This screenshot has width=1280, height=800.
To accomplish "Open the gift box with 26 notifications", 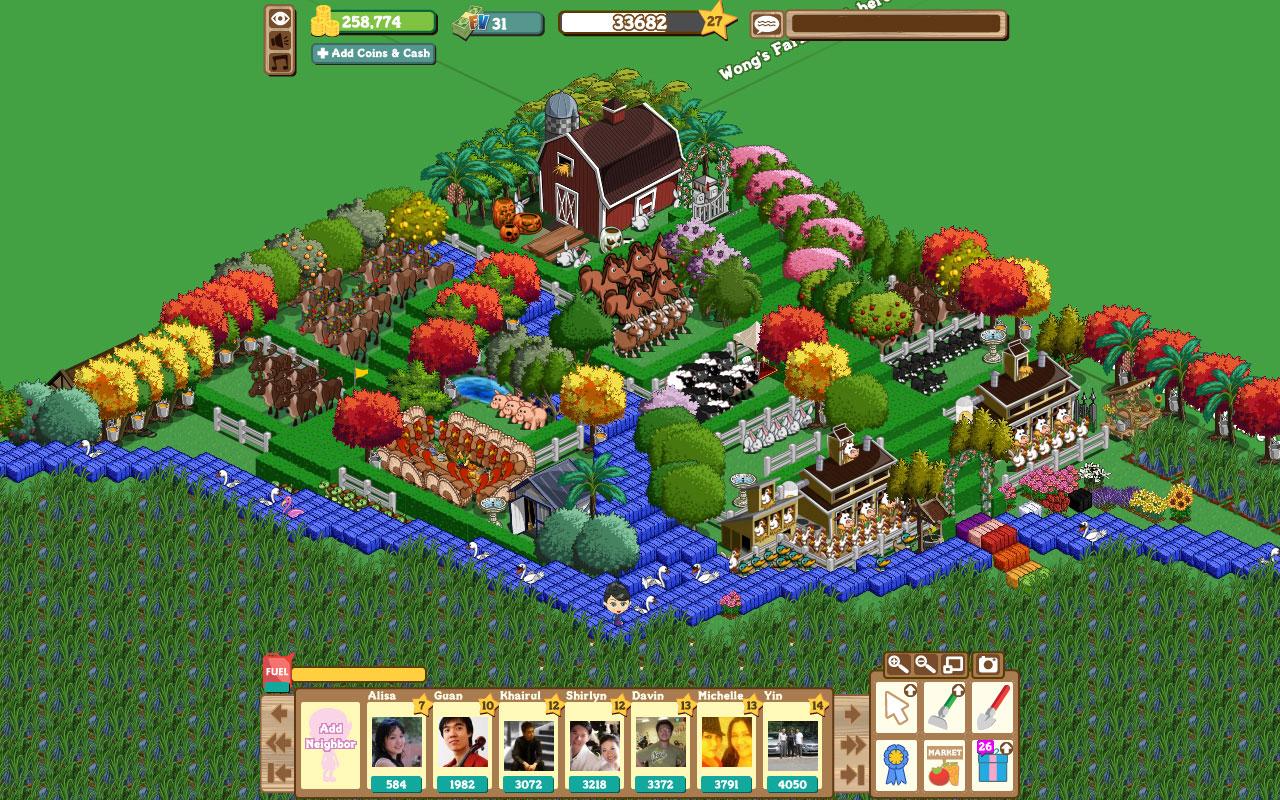I will (990, 768).
